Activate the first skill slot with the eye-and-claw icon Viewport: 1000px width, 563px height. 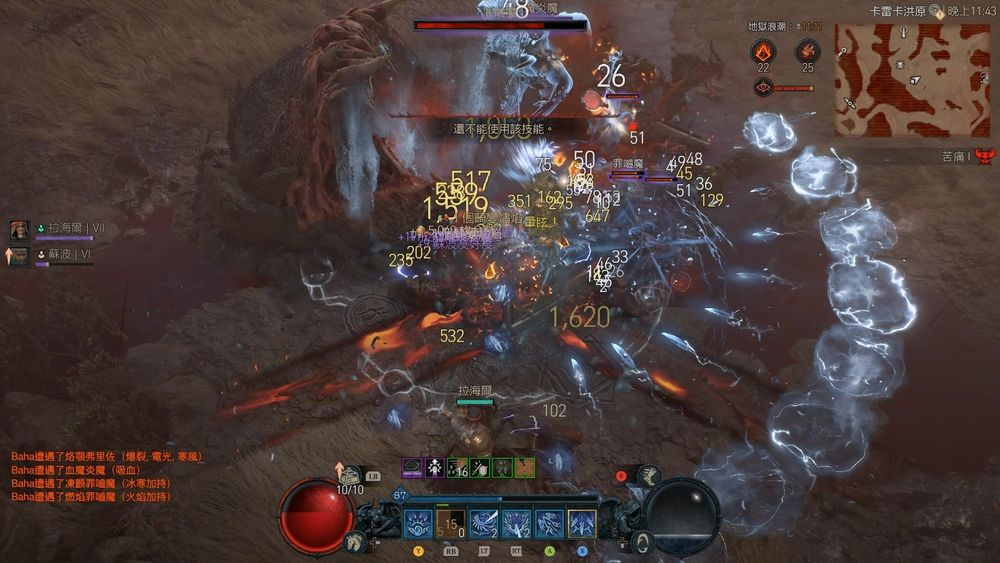tap(418, 523)
